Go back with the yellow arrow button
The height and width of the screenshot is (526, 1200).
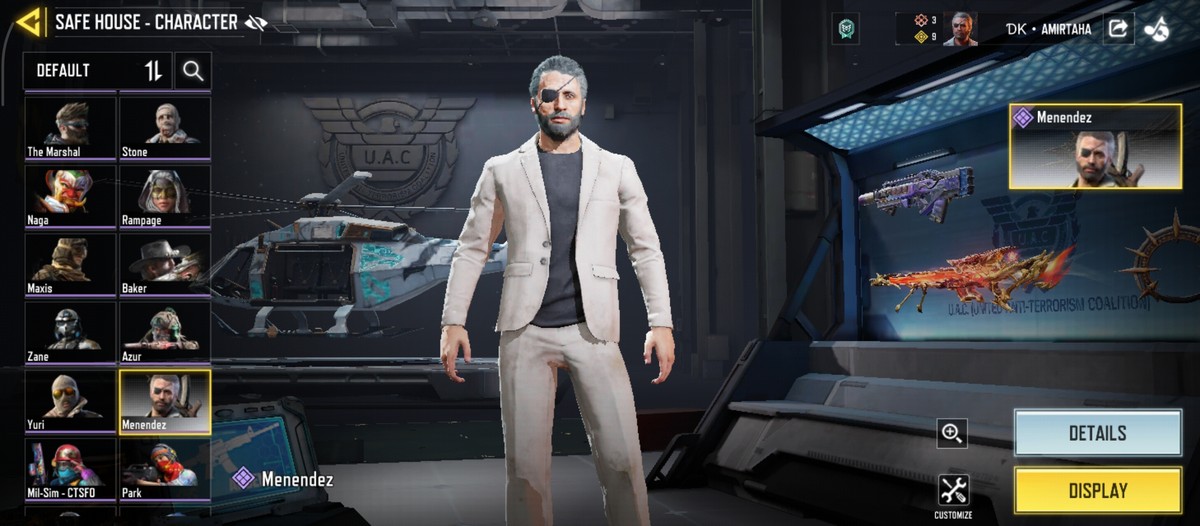pos(30,22)
